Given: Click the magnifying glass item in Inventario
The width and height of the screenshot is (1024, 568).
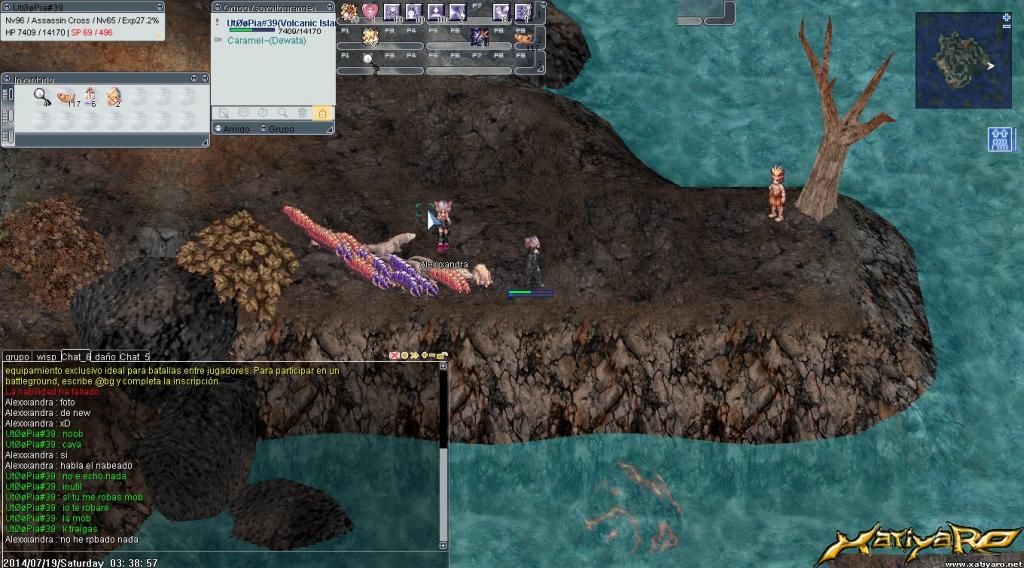Looking at the screenshot, I should [x=42, y=96].
